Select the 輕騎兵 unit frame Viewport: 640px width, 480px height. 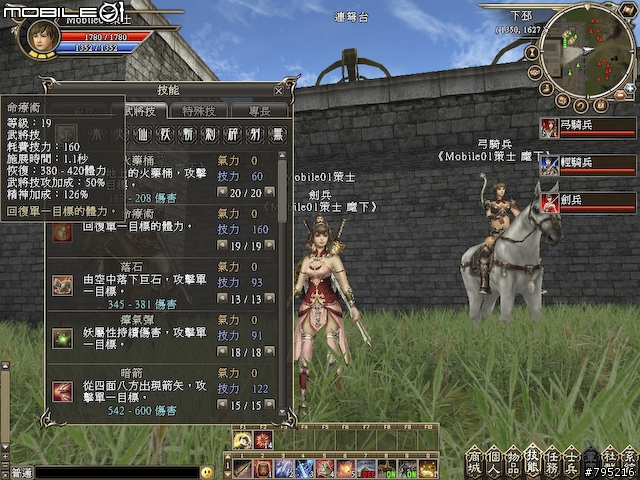pyautogui.click(x=587, y=164)
